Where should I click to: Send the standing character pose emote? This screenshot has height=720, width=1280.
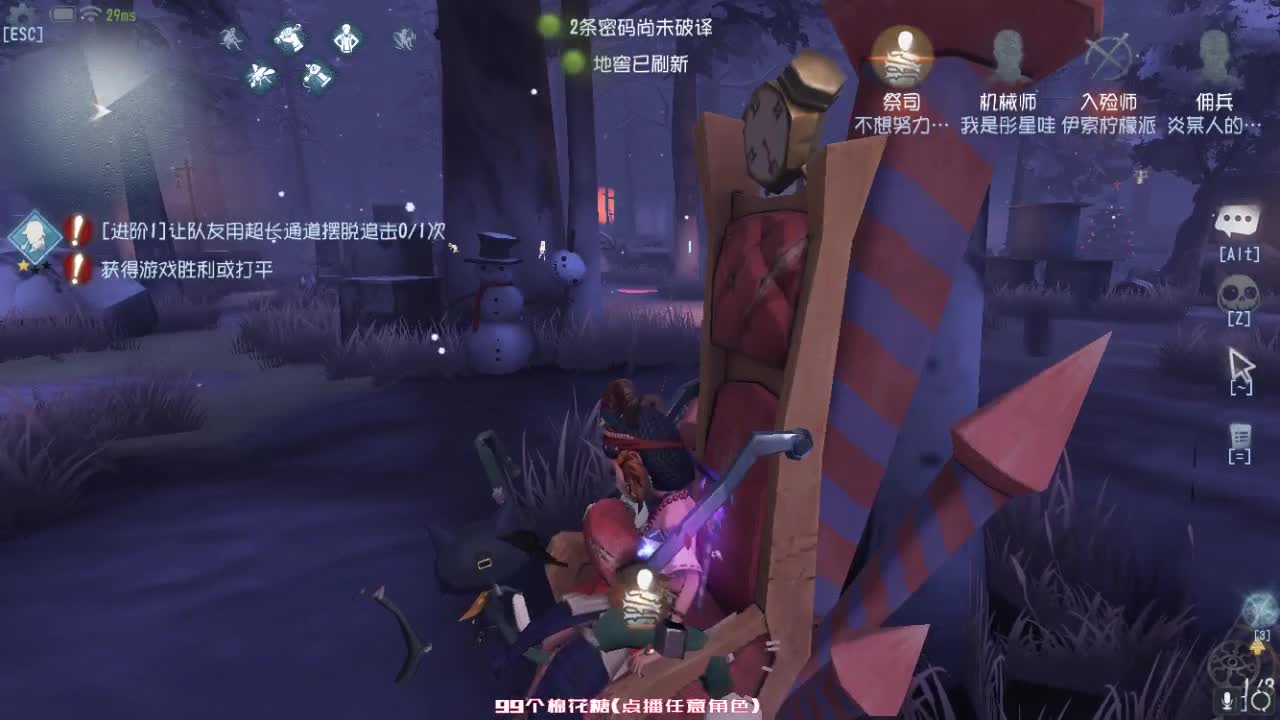[x=346, y=38]
